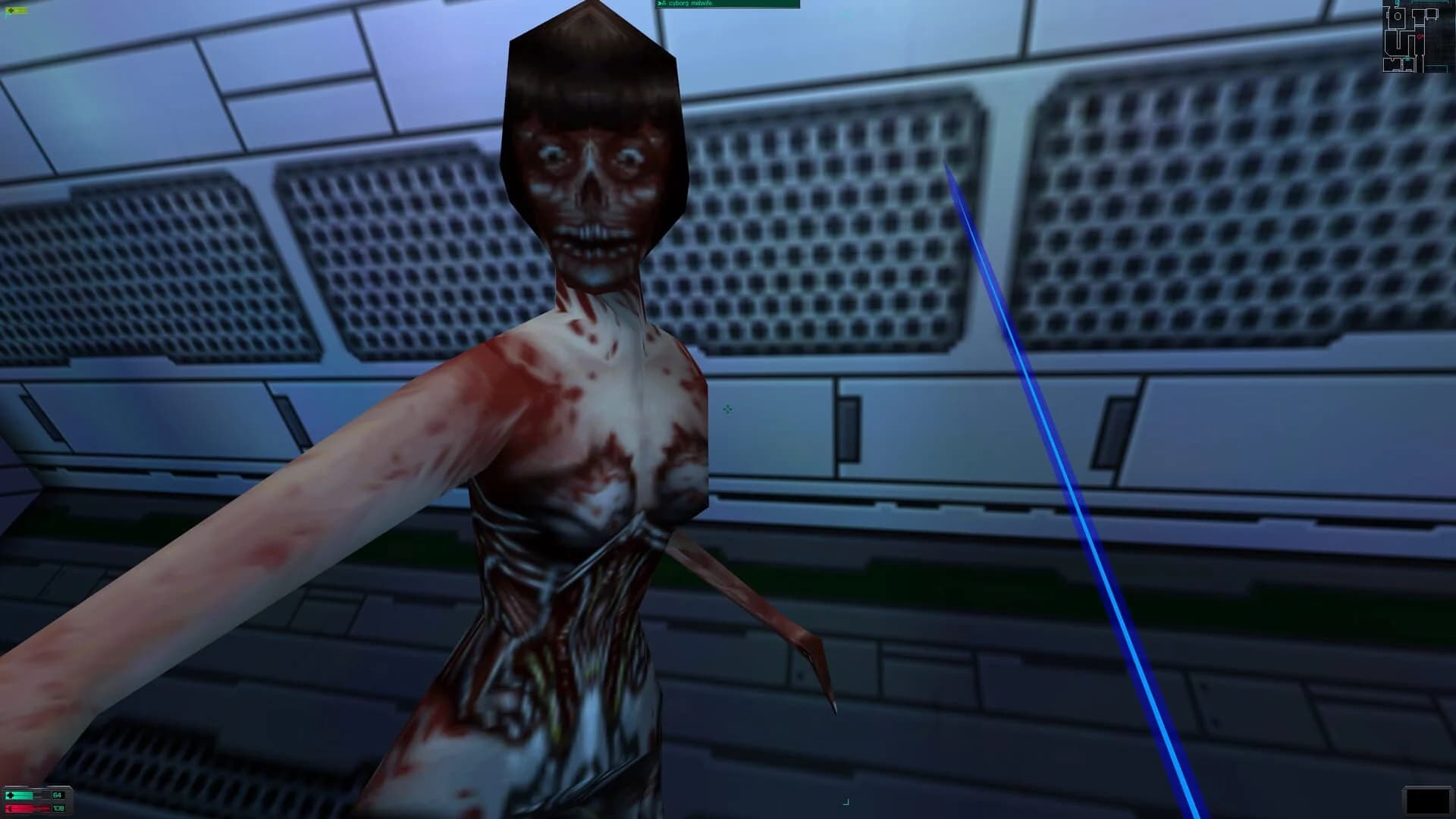Click the green objective marker on the minimap
Image resolution: width=1456 pixels, height=819 pixels.
coord(1407,58)
